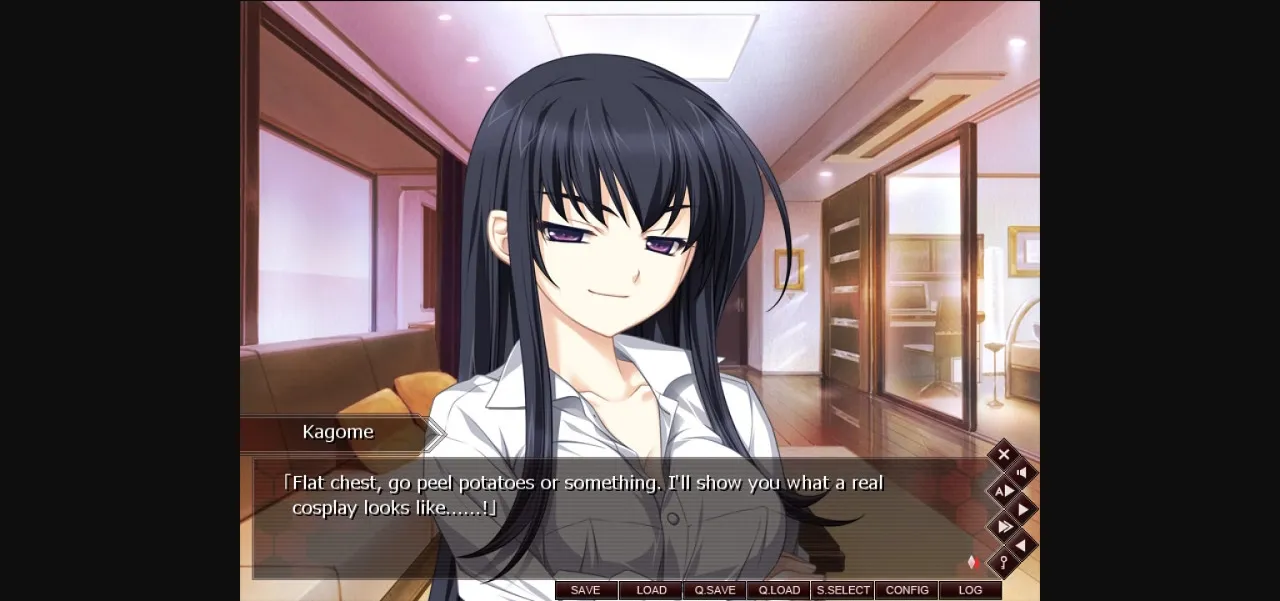This screenshot has height=601, width=1280.
Task: Go back with the left arrow icon
Action: tap(1022, 545)
